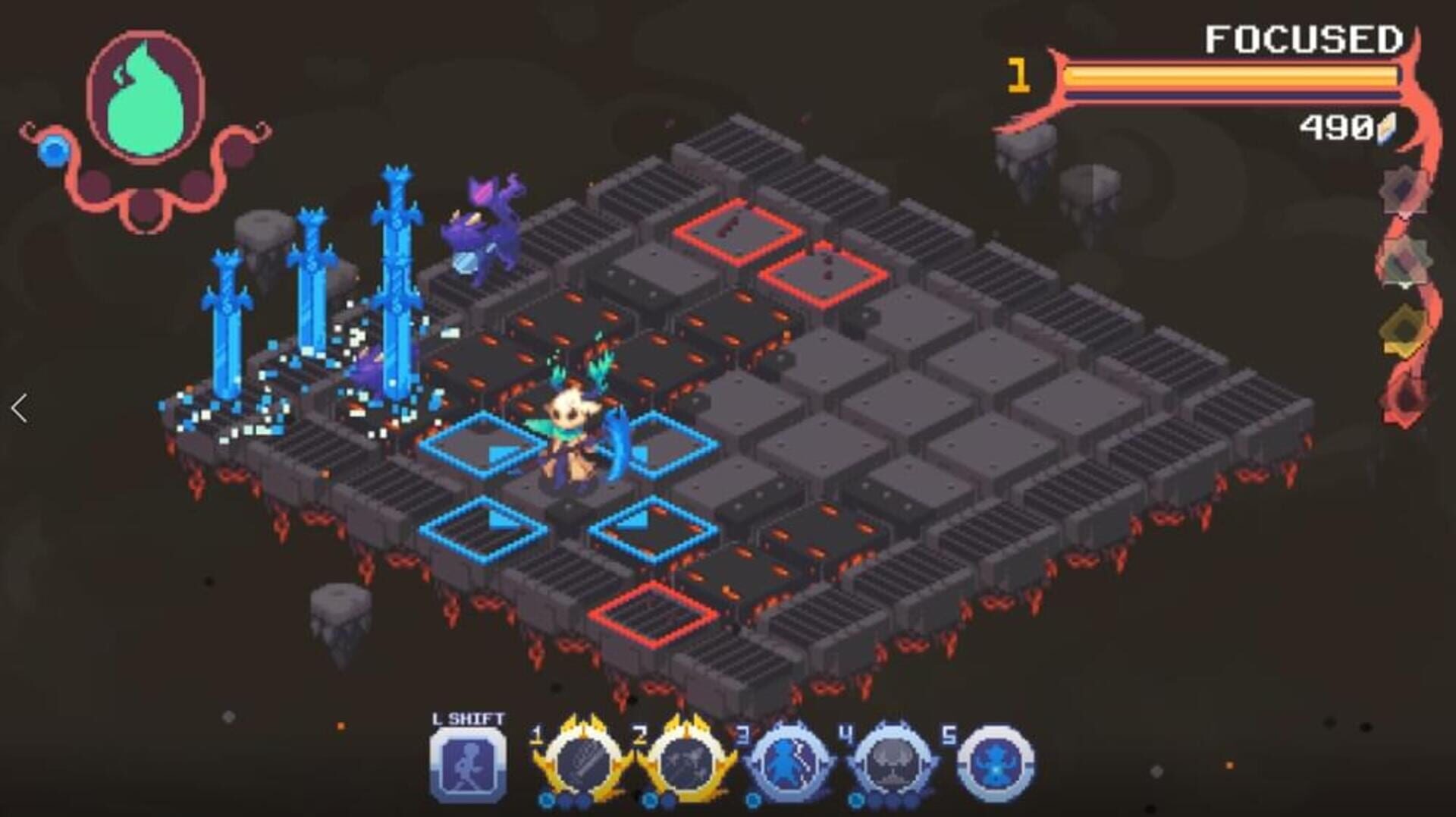This screenshot has width=1456, height=817.
Task: Click the small blue mana orb beside the flame
Action: (x=53, y=152)
